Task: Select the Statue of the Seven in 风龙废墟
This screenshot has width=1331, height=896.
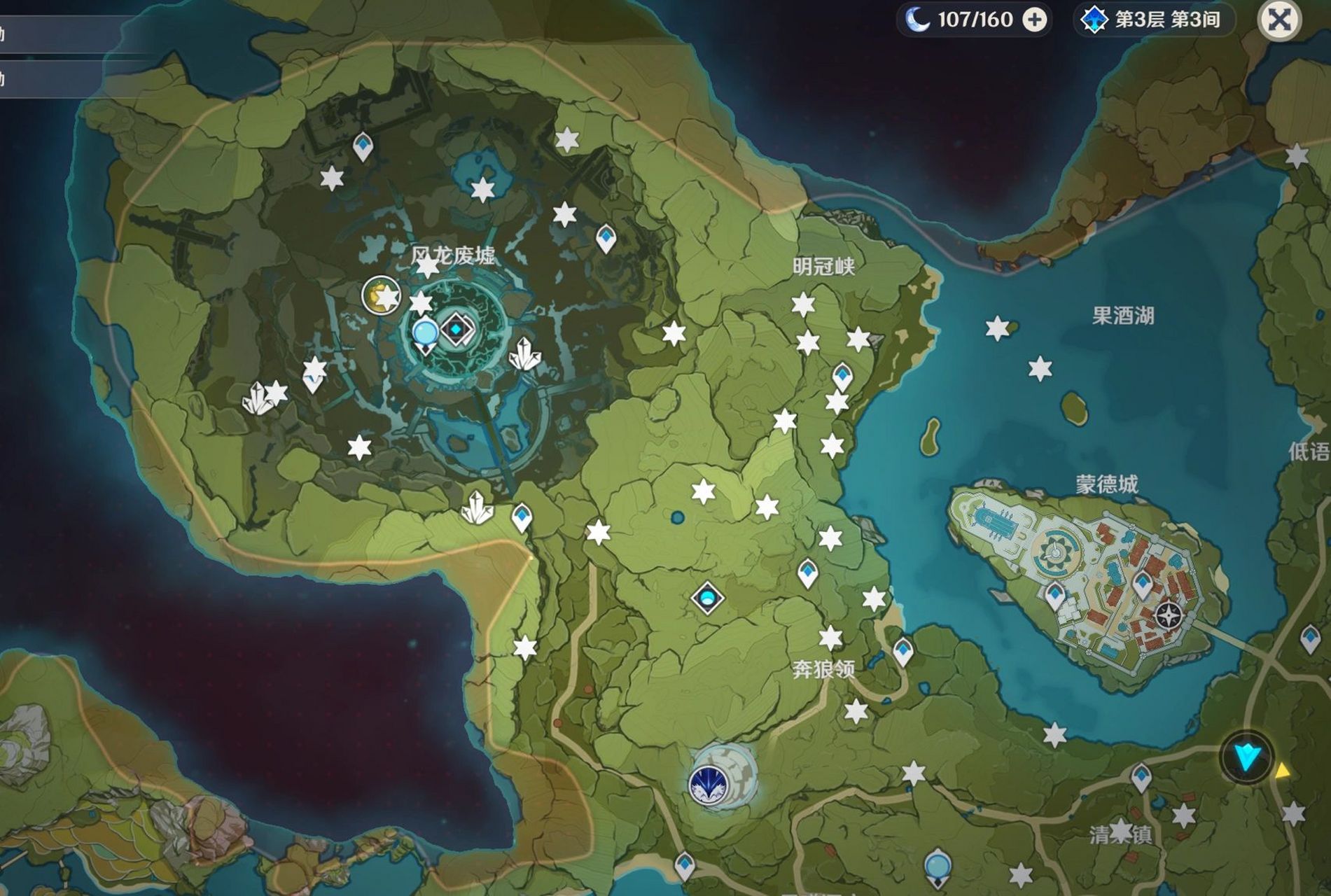Action: point(425,335)
